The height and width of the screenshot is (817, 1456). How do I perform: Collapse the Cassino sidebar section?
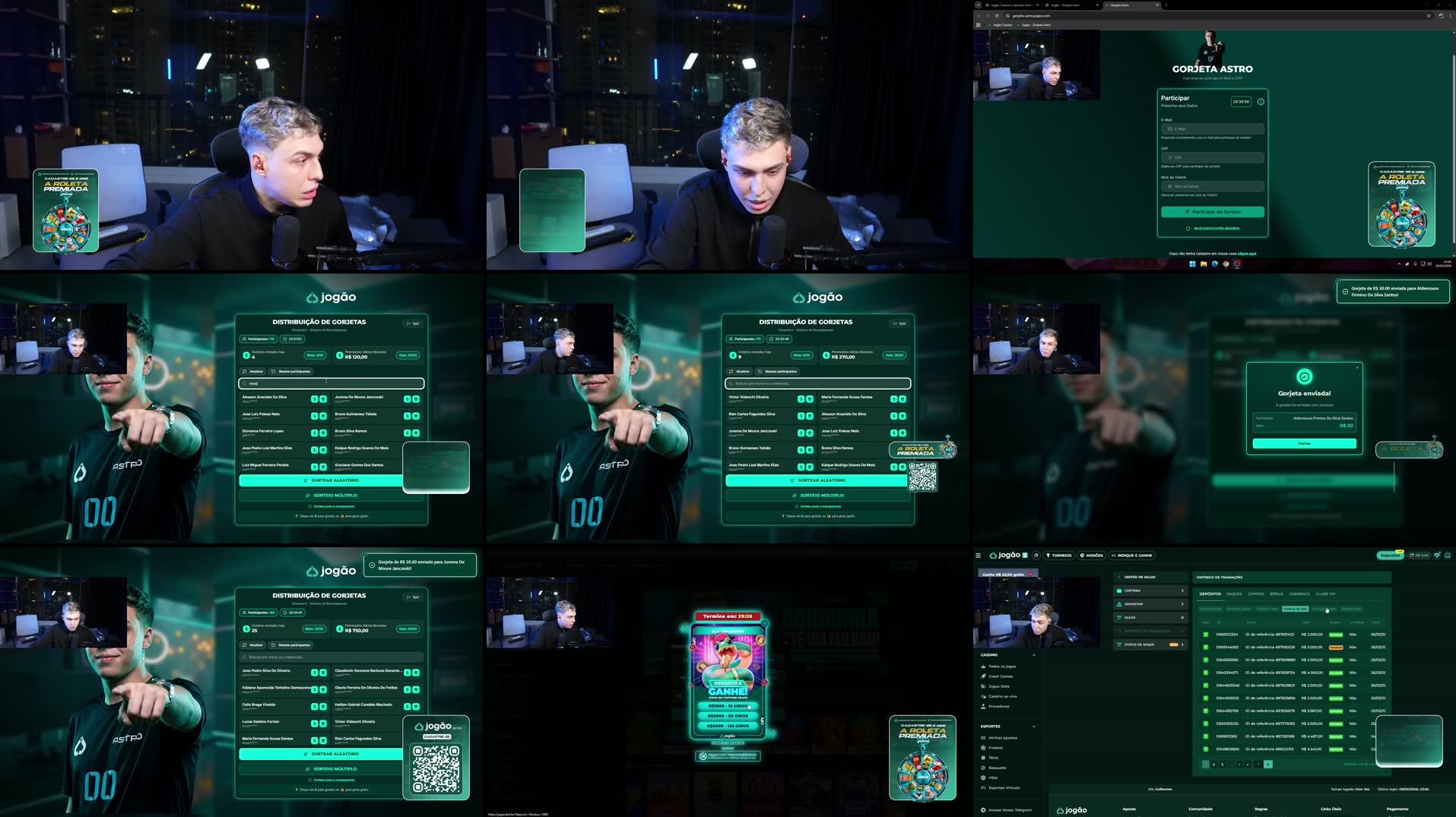1034,655
